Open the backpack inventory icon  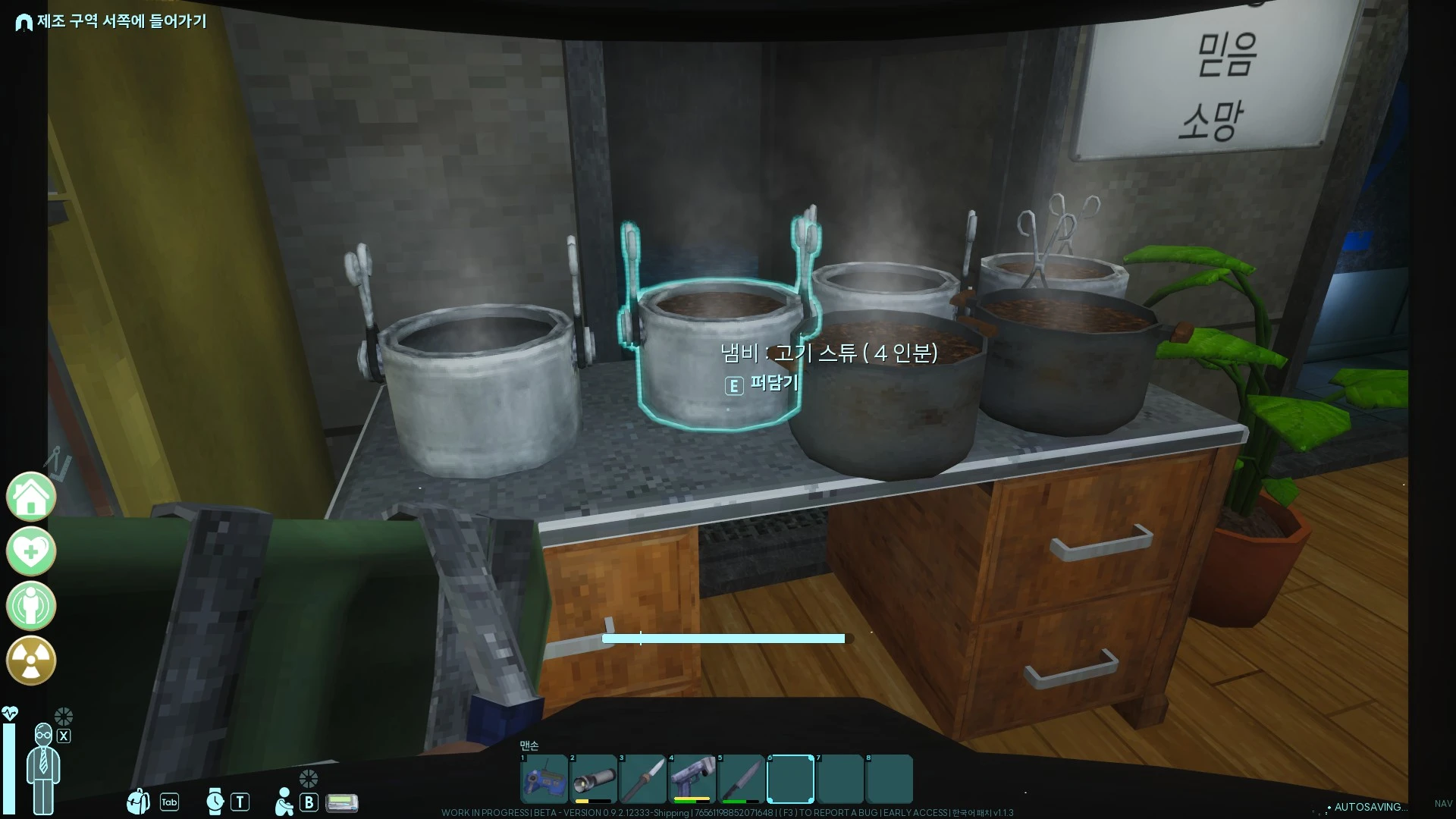coord(139,802)
